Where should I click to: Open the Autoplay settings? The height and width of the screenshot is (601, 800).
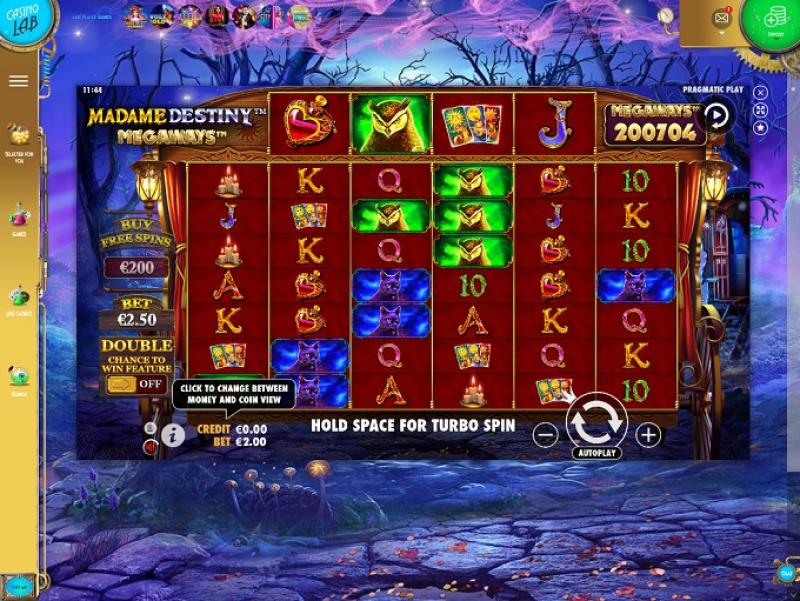click(597, 453)
